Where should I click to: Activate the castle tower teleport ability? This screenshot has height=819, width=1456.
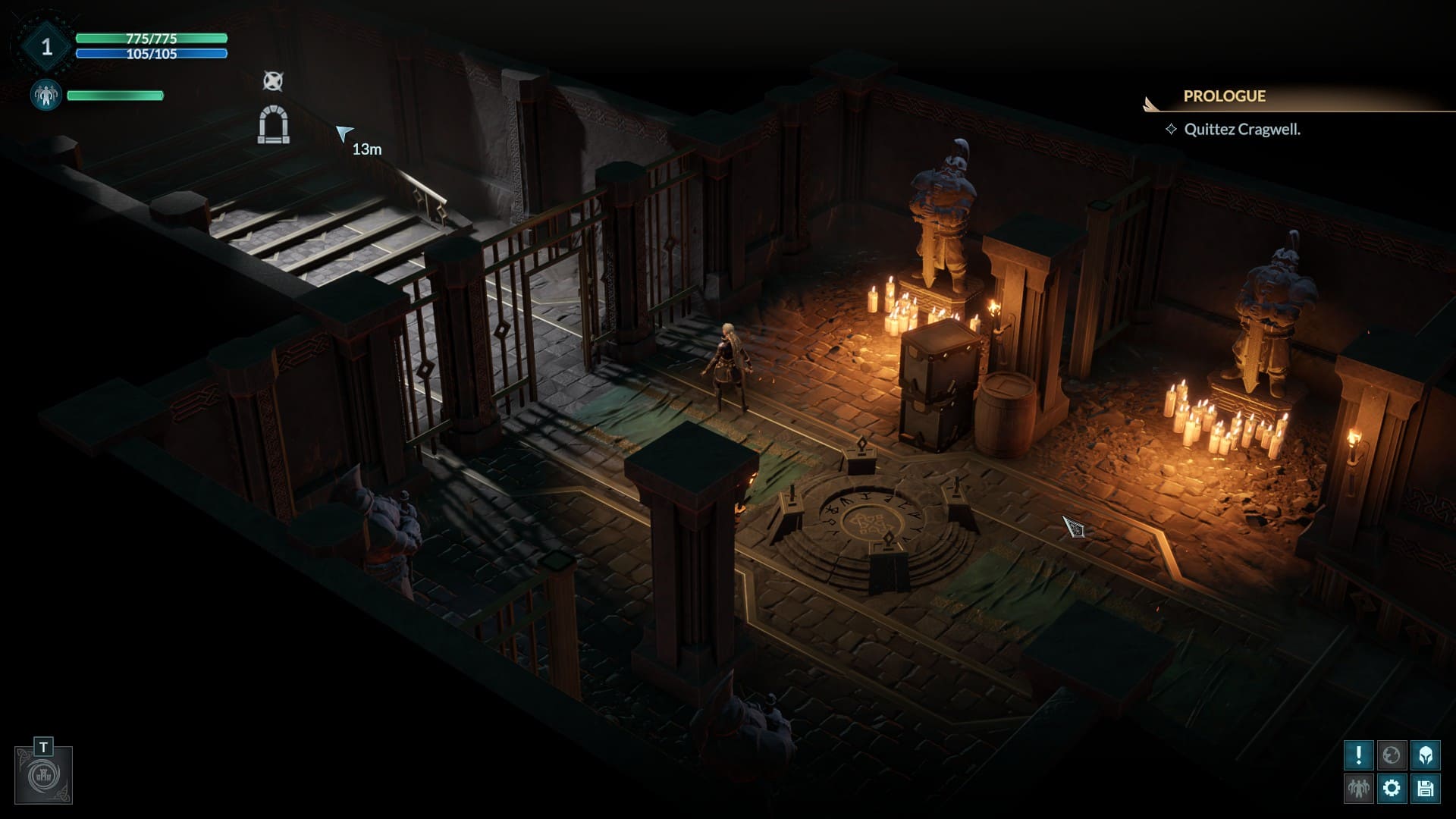[x=43, y=775]
